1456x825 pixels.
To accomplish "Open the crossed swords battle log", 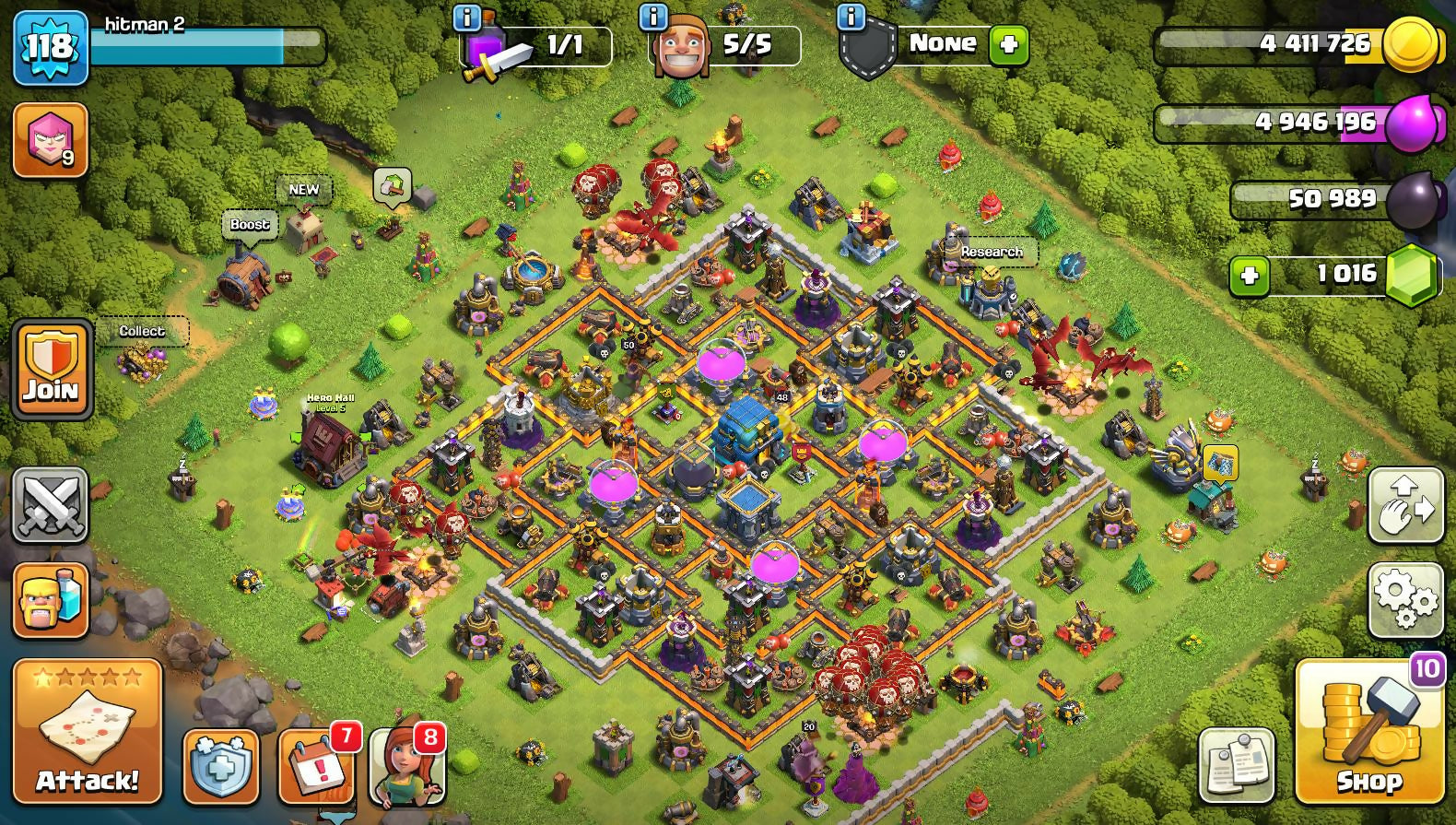I will coord(51,504).
